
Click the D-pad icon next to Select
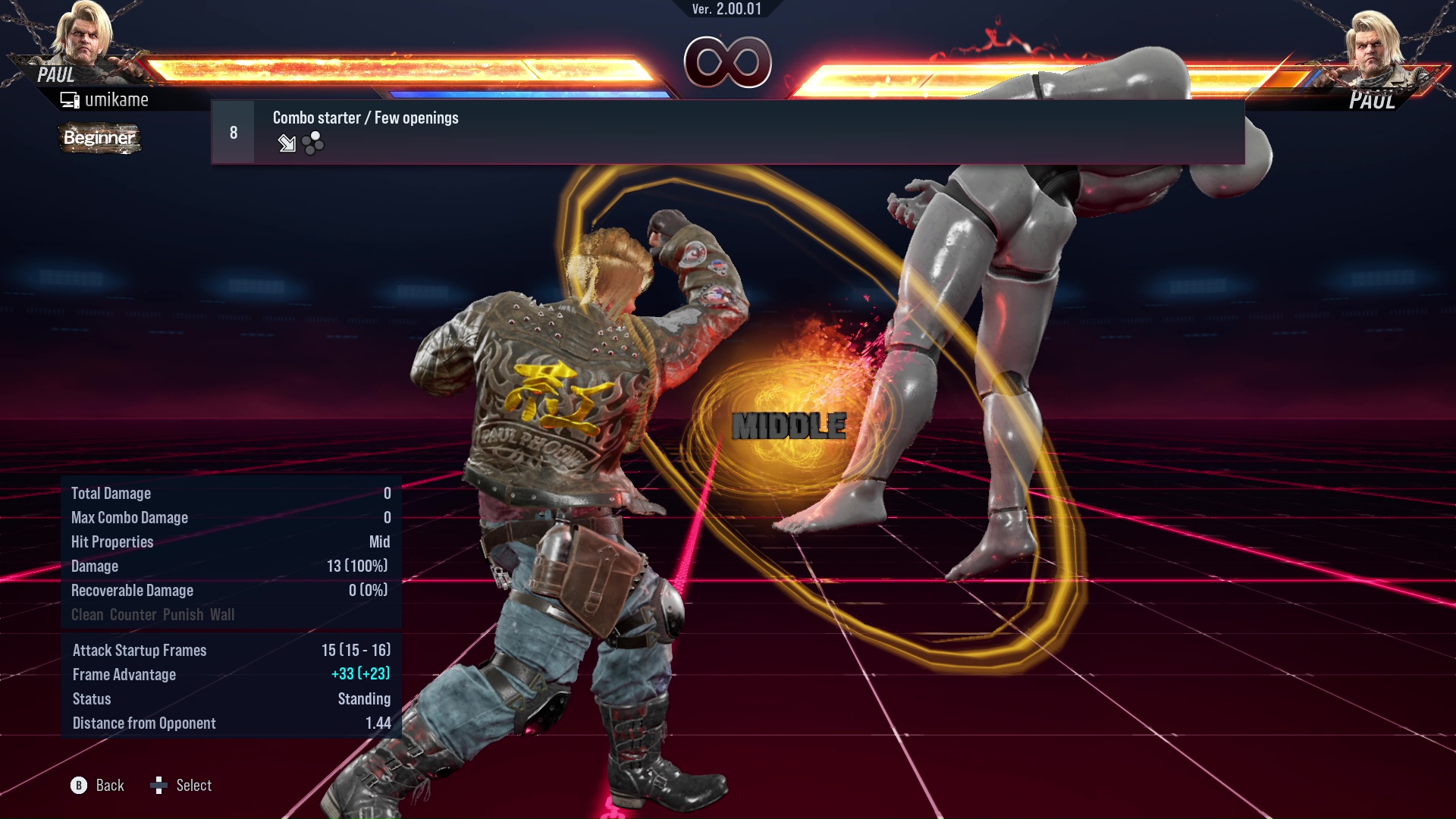point(160,786)
